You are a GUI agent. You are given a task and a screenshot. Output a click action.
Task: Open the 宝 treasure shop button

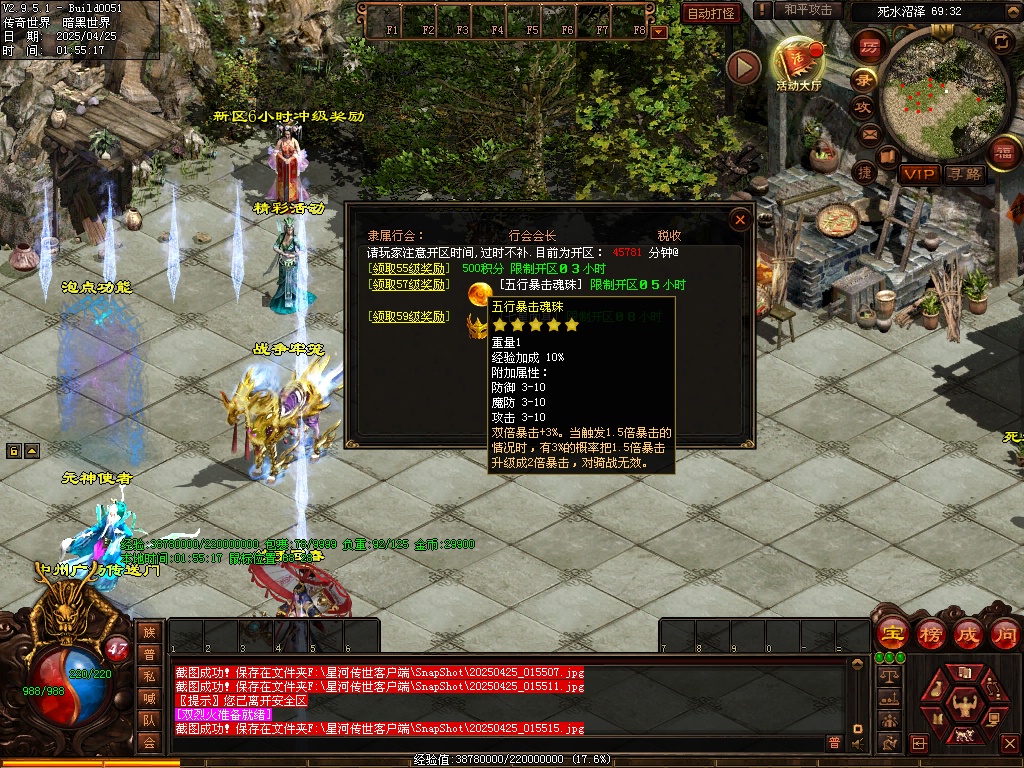point(891,633)
